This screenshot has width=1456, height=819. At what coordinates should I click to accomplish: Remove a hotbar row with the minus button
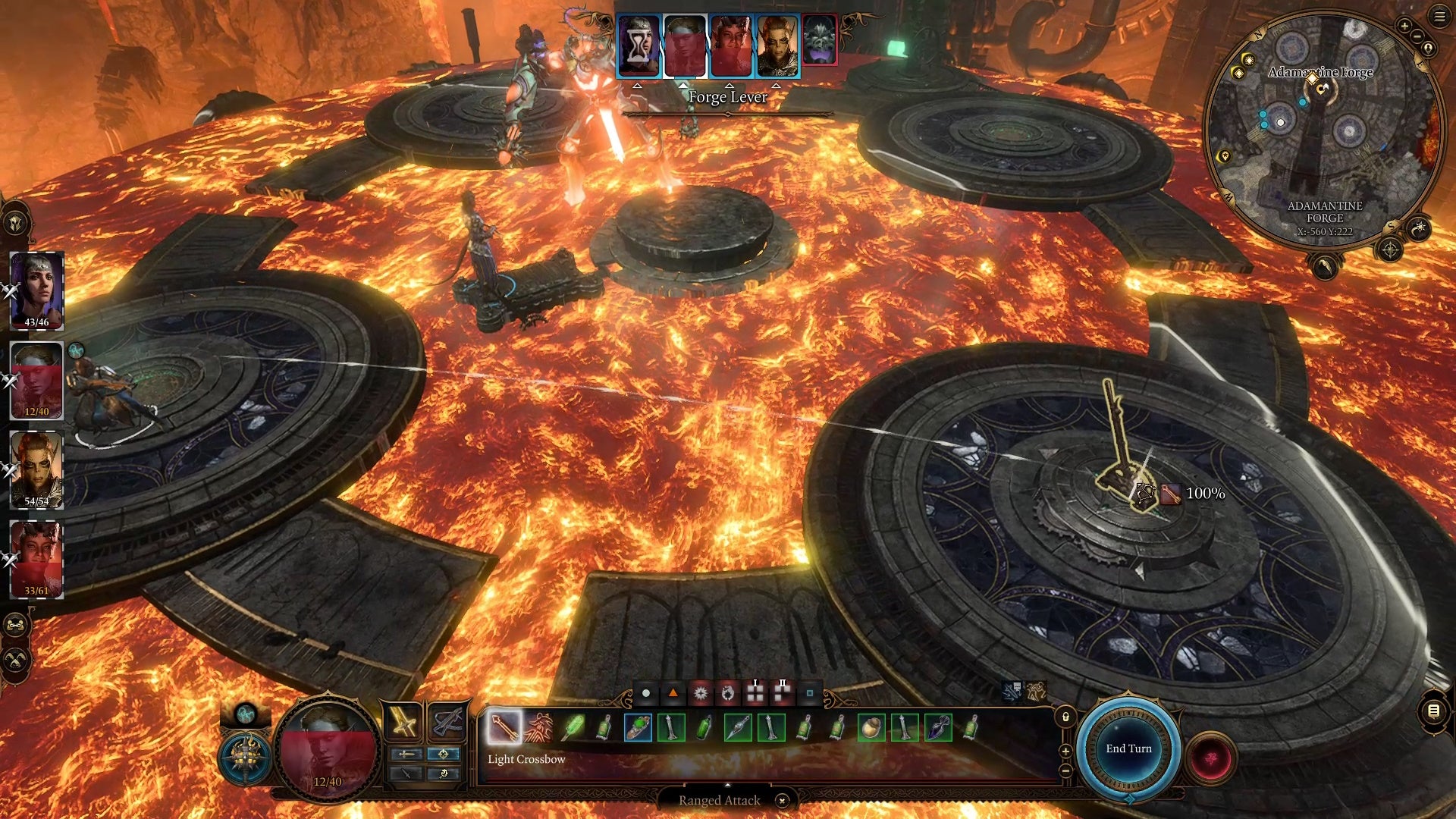(1065, 770)
